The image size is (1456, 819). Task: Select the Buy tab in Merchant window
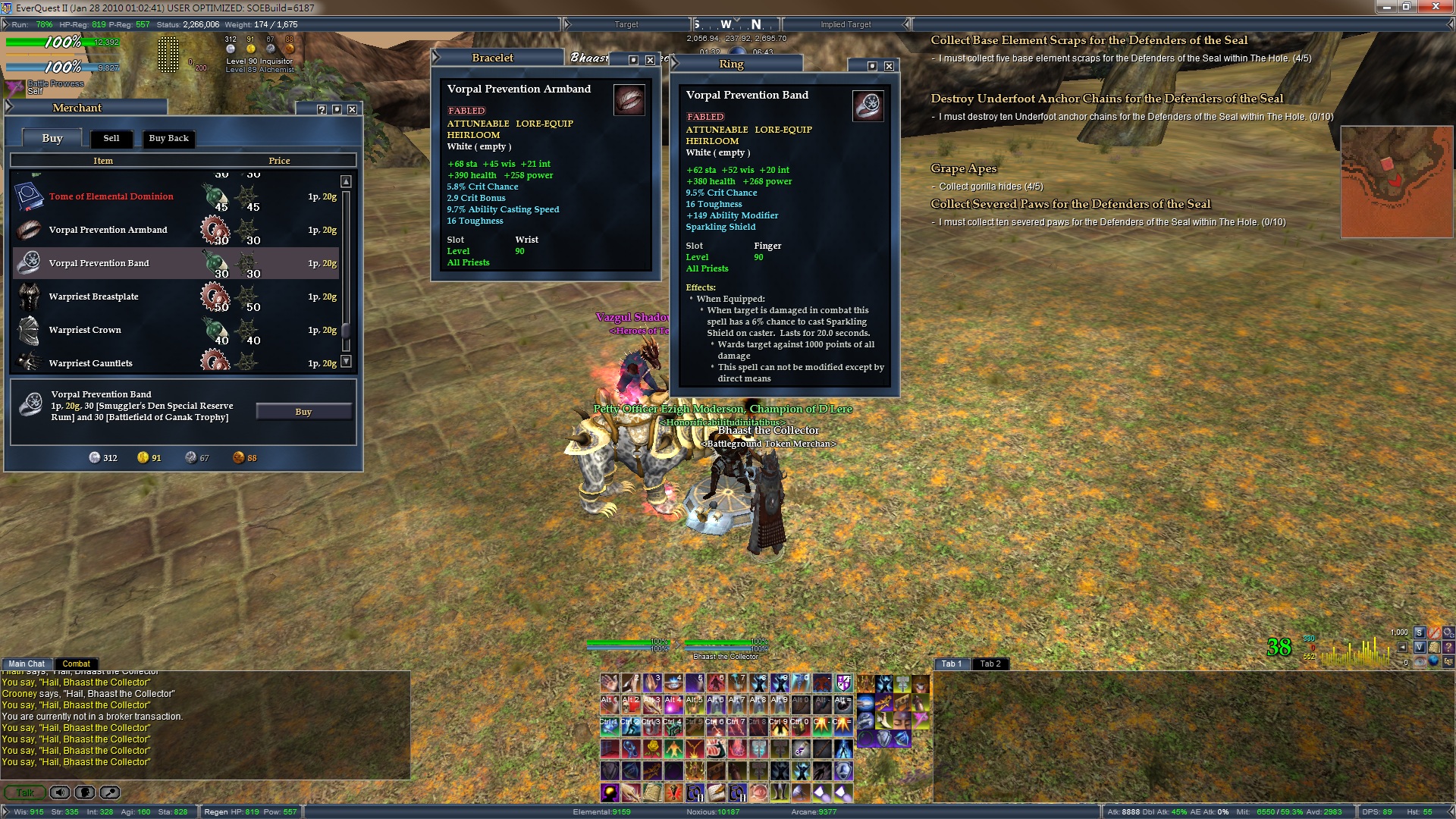pos(52,138)
